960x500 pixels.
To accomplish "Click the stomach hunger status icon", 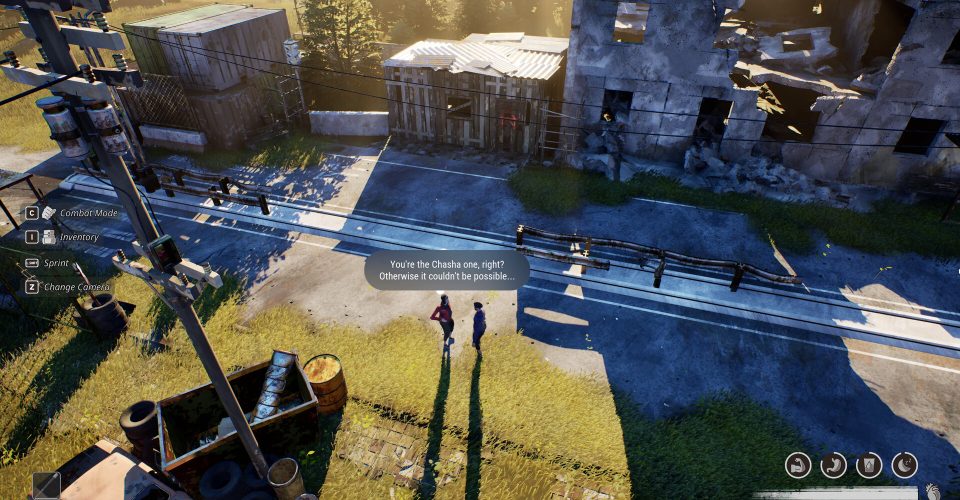I will (x=834, y=465).
